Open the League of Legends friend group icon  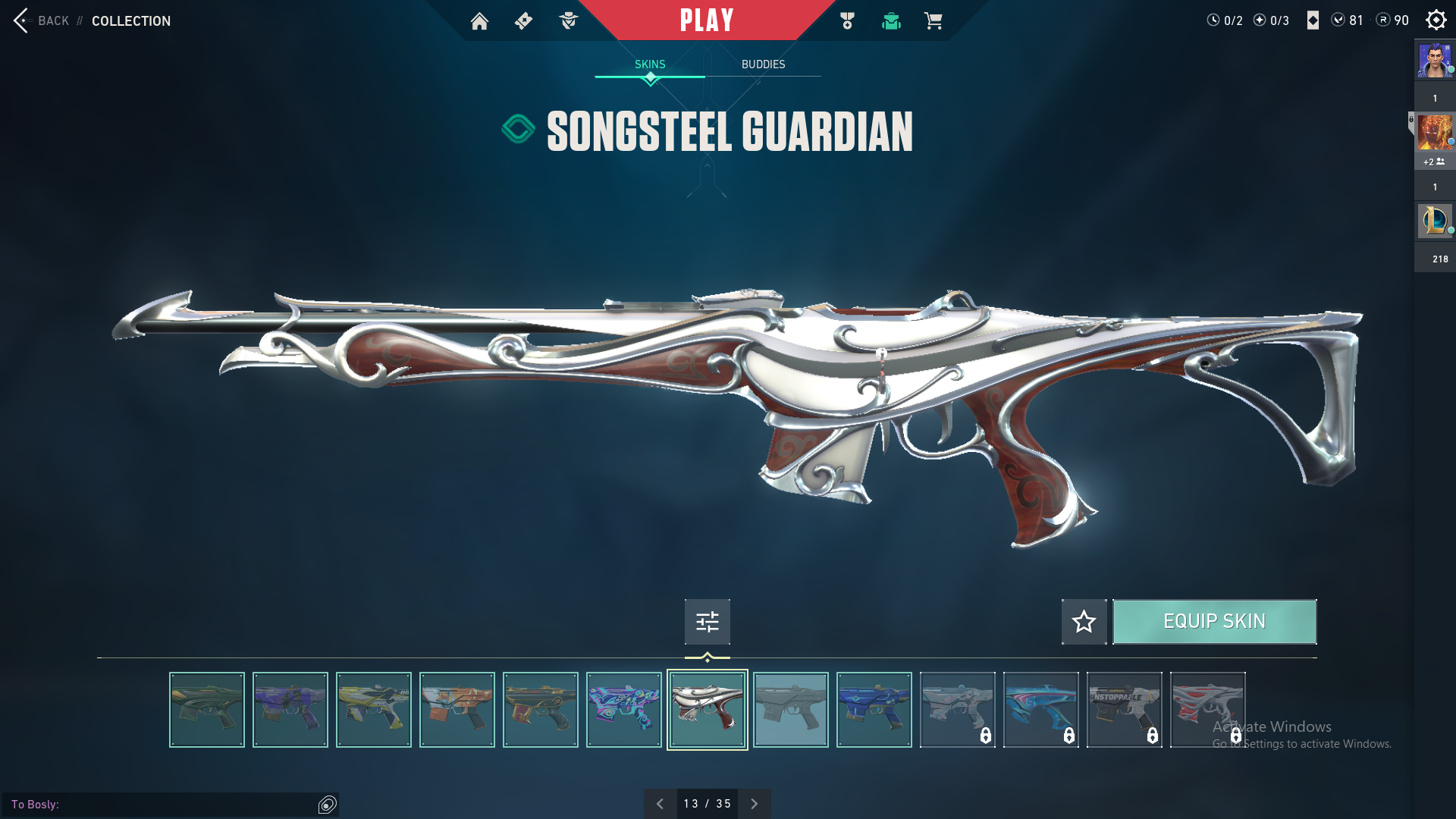click(1435, 221)
